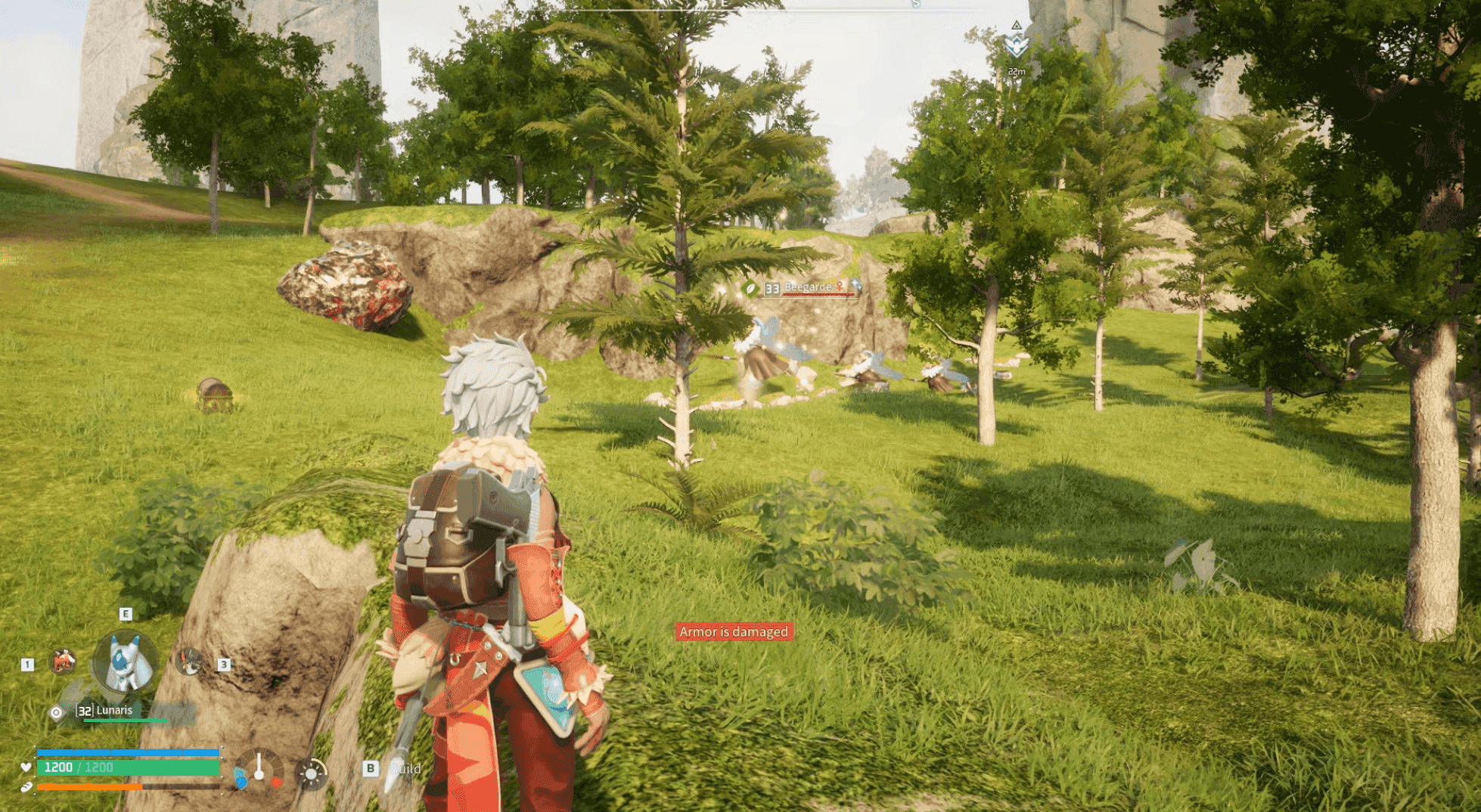Dismiss the Armor is damaged warning
This screenshot has height=812, width=1481.
[x=733, y=631]
